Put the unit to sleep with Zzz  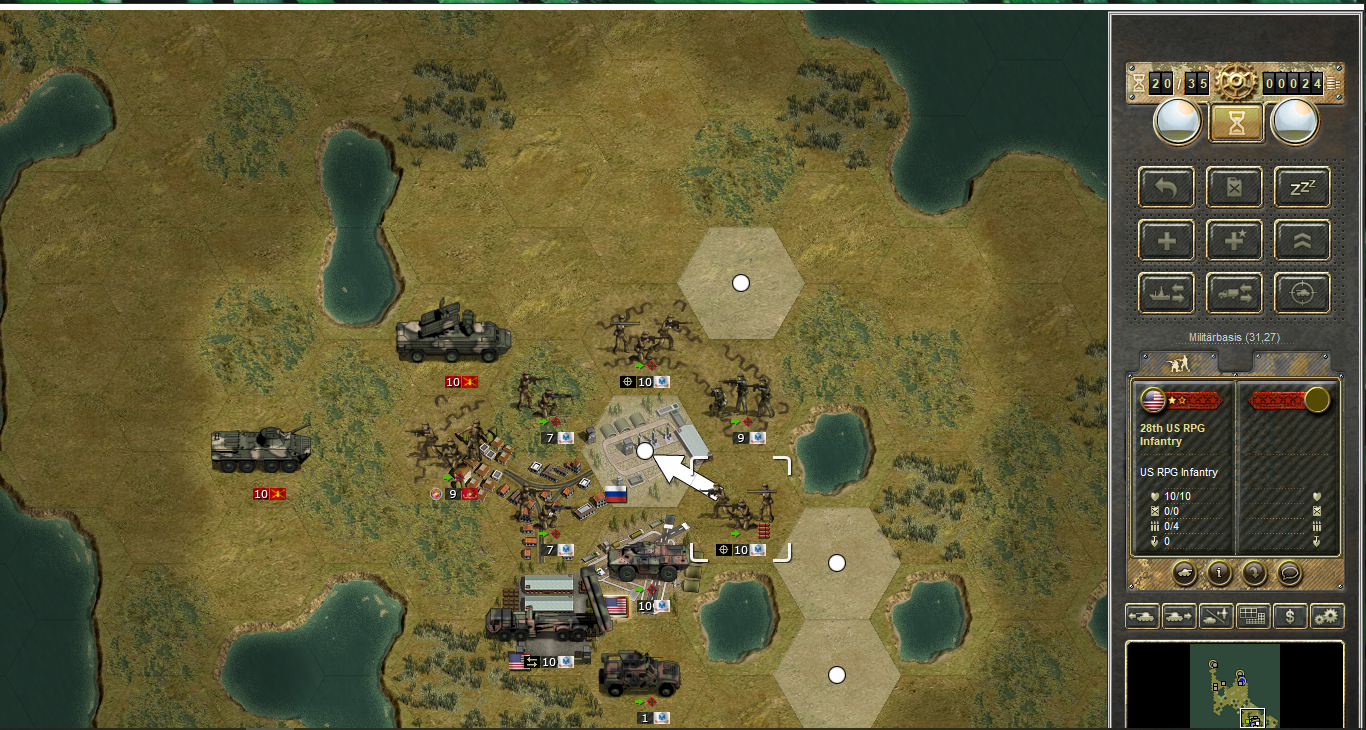coord(1302,187)
